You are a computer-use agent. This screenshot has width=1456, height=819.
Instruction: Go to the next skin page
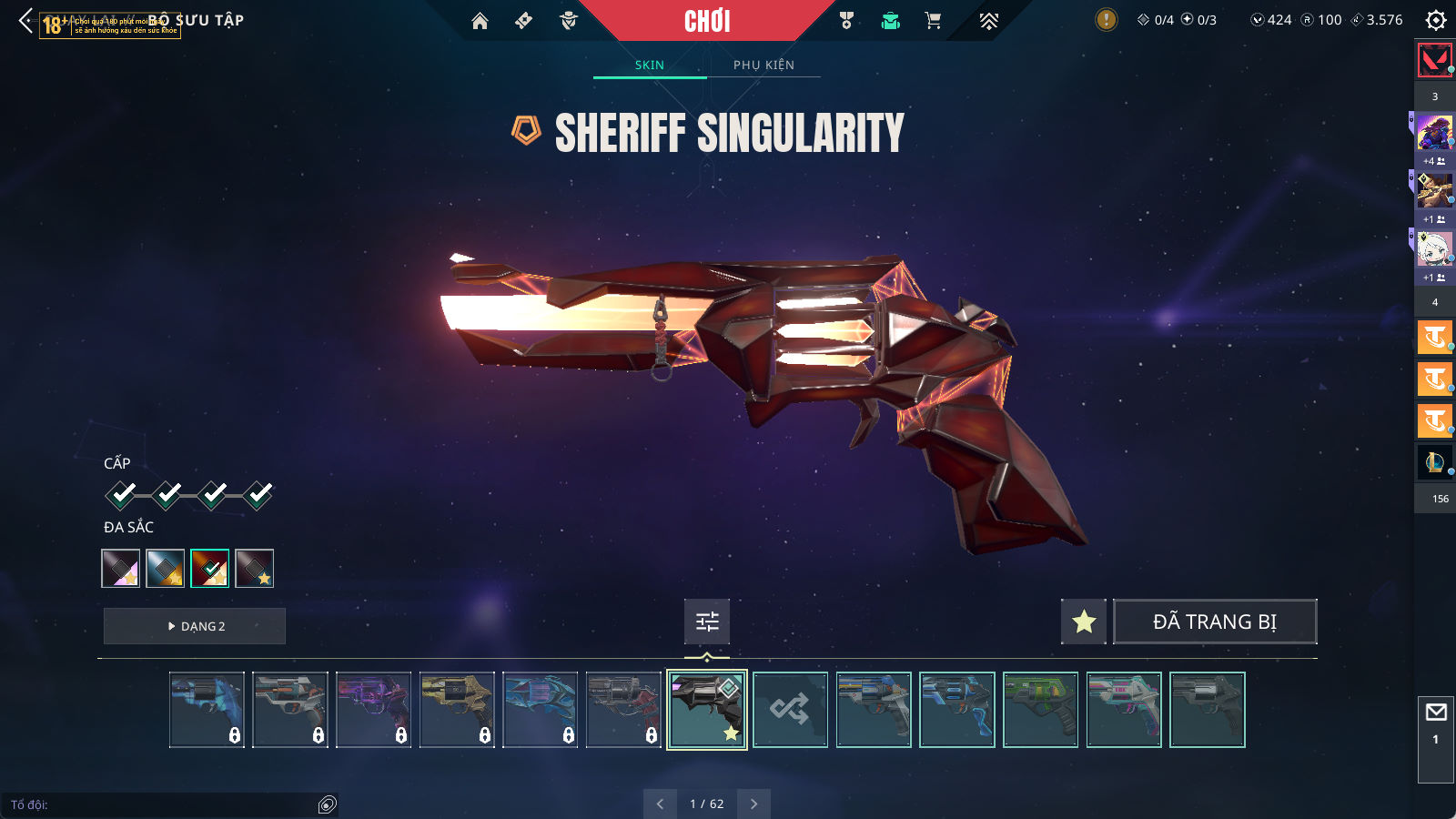pyautogui.click(x=753, y=804)
